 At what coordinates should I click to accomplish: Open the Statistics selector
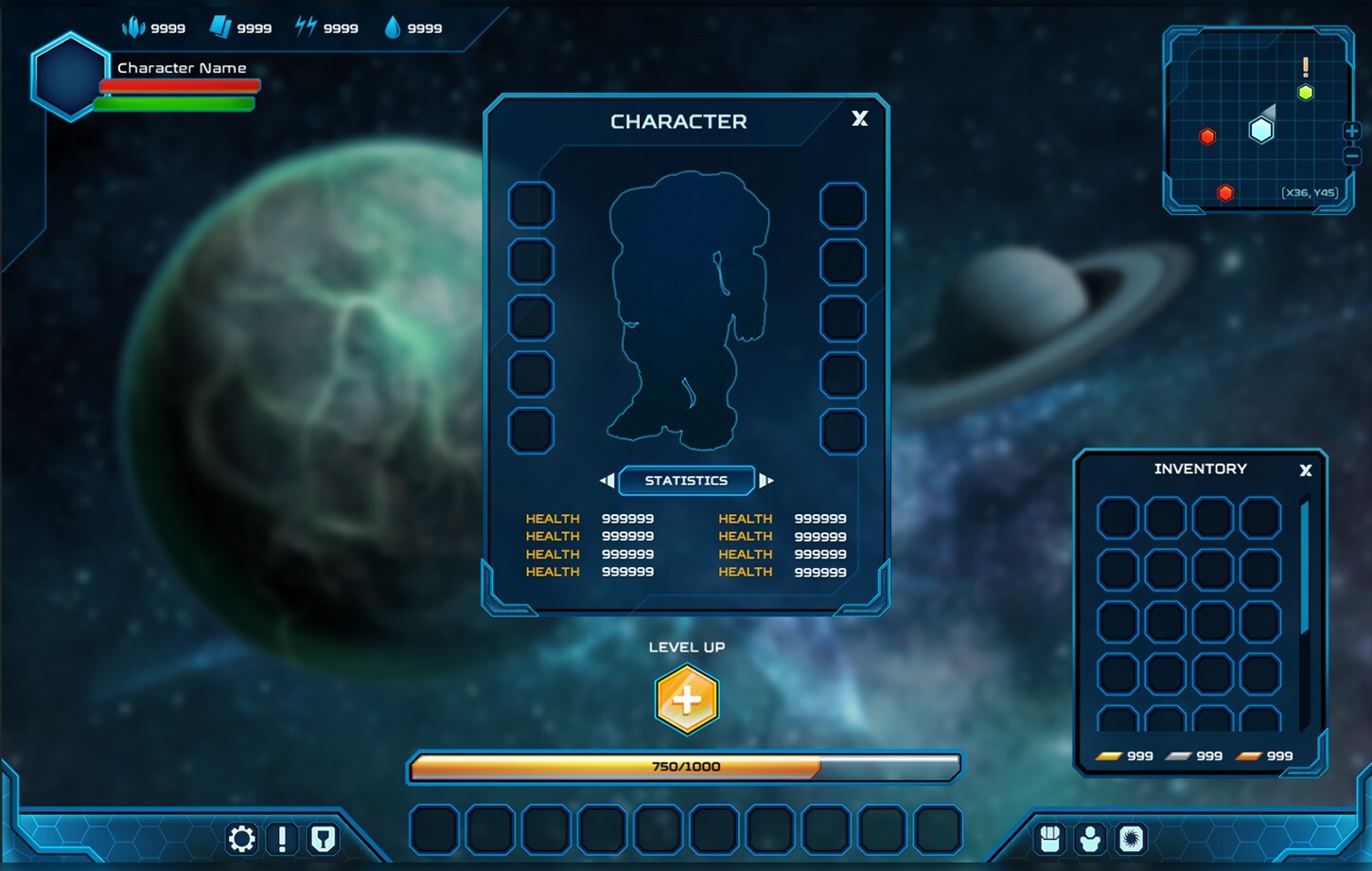click(686, 480)
